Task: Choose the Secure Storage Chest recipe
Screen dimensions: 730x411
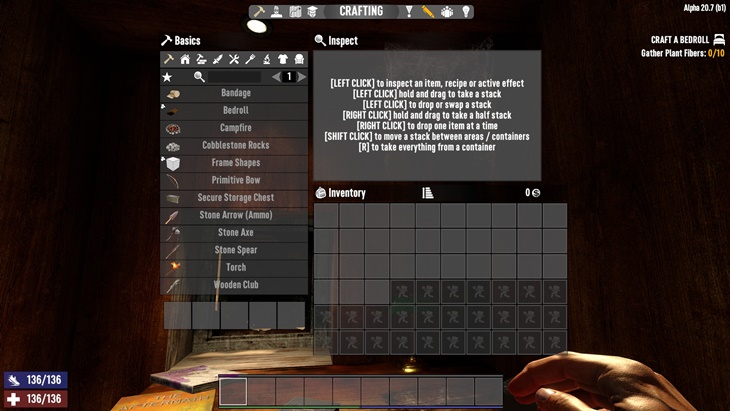Action: pyautogui.click(x=235, y=198)
